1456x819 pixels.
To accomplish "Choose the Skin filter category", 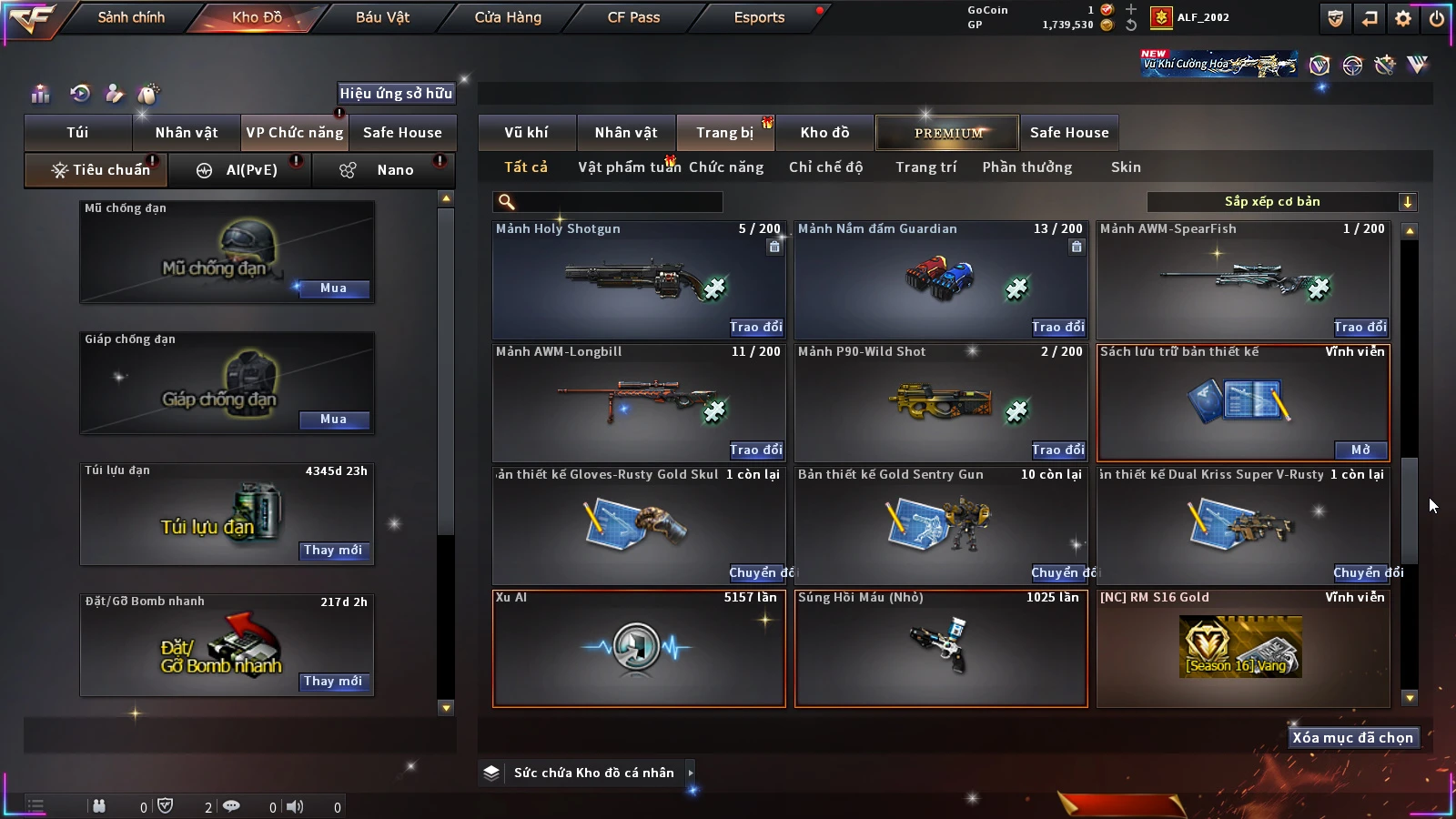I will pyautogui.click(x=1126, y=167).
